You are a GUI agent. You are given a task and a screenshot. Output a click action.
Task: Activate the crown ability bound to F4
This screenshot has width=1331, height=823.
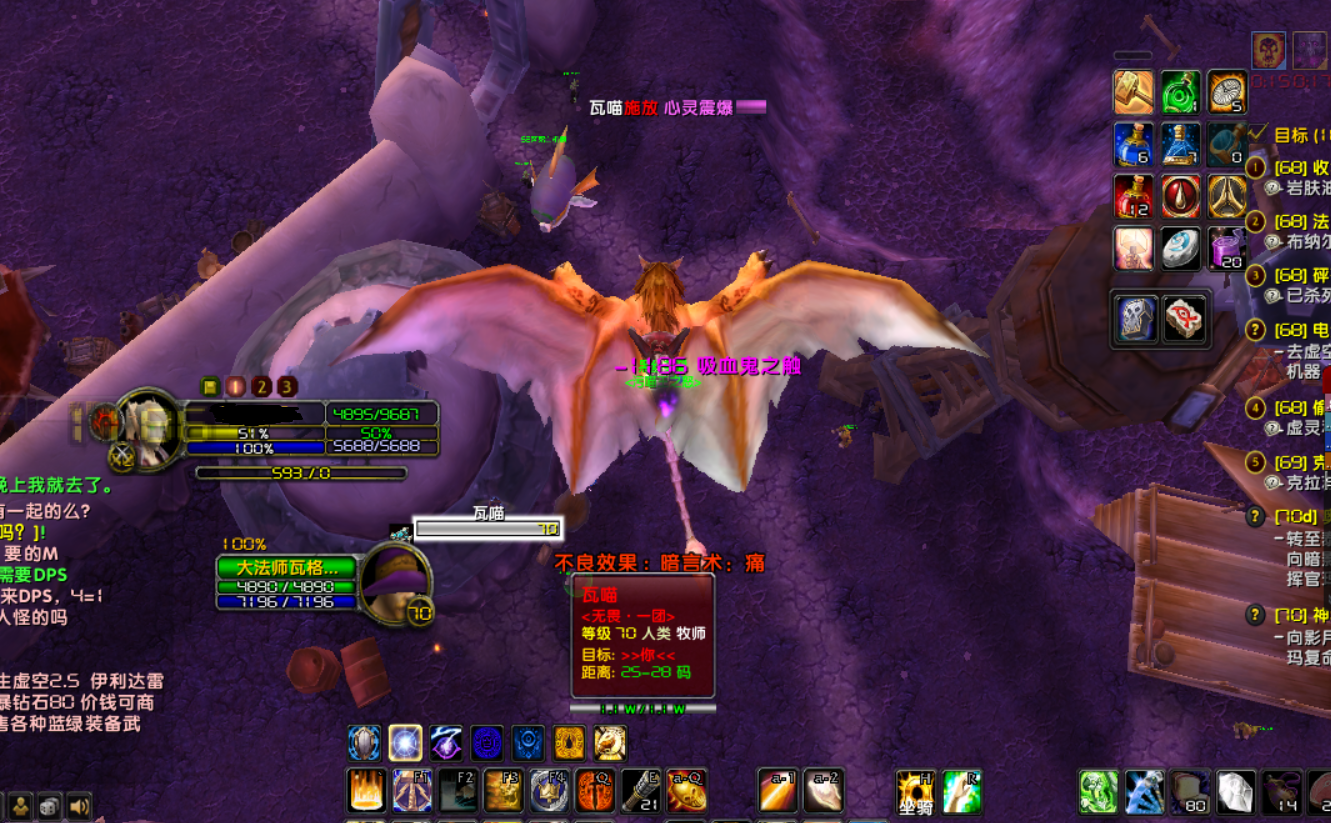click(550, 790)
